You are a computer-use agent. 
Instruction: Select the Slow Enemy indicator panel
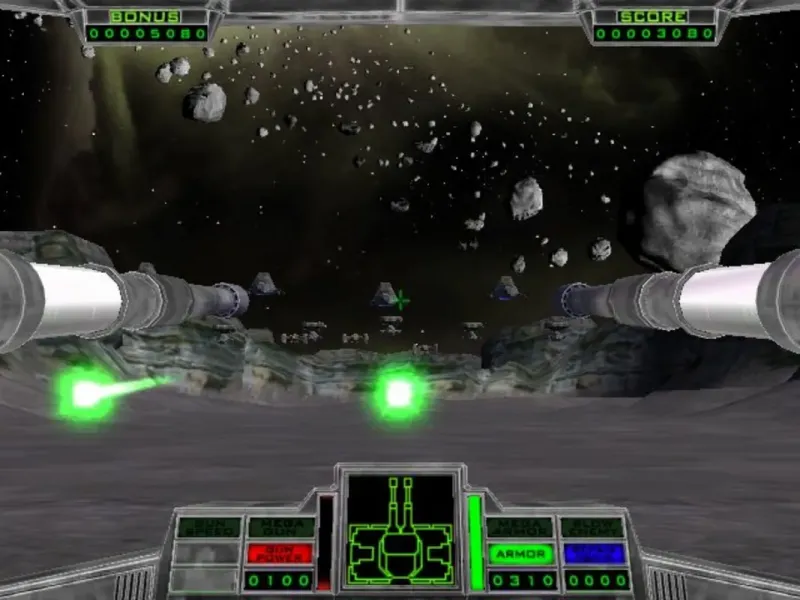click(x=594, y=528)
